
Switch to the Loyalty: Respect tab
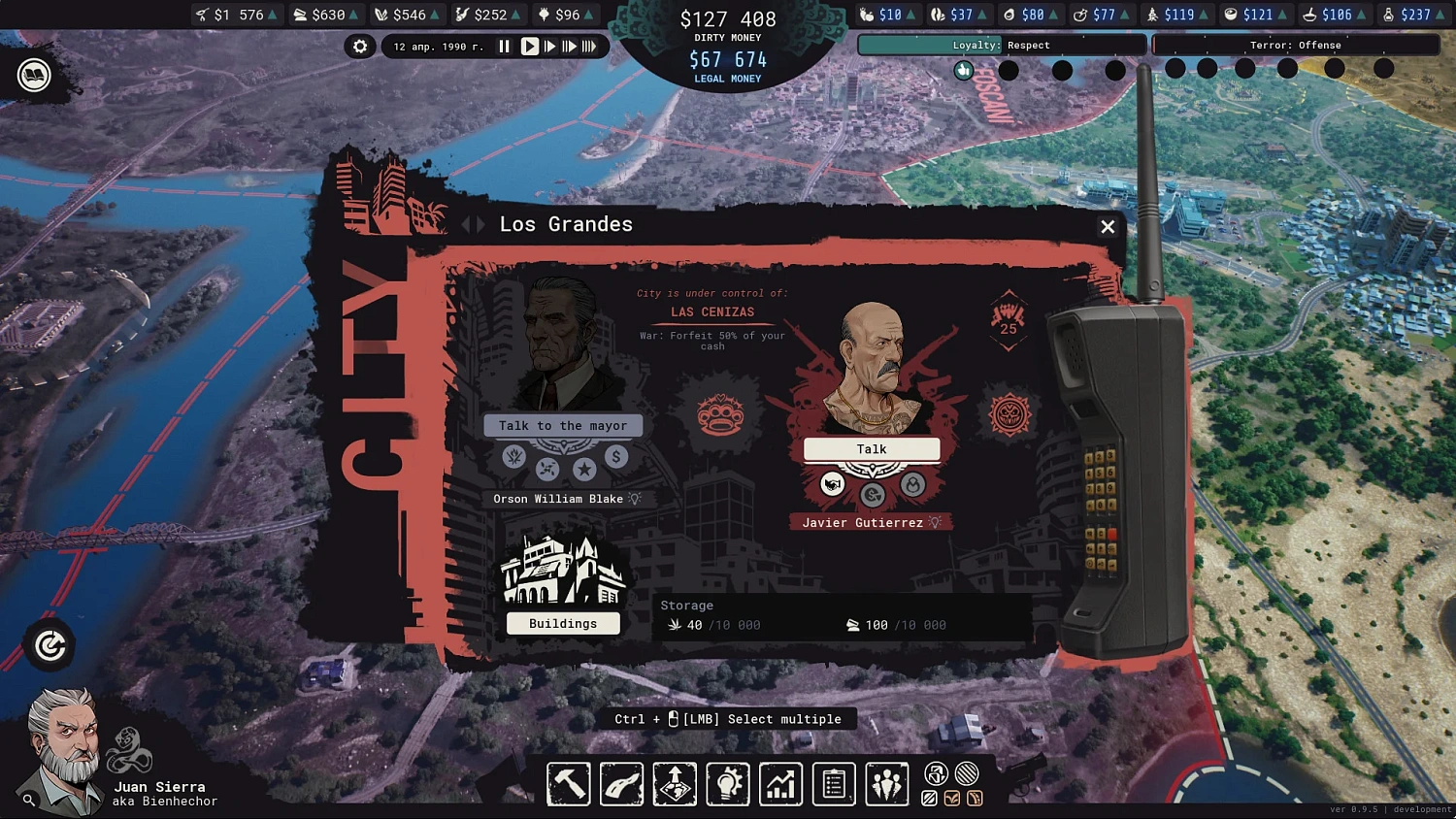click(1002, 45)
